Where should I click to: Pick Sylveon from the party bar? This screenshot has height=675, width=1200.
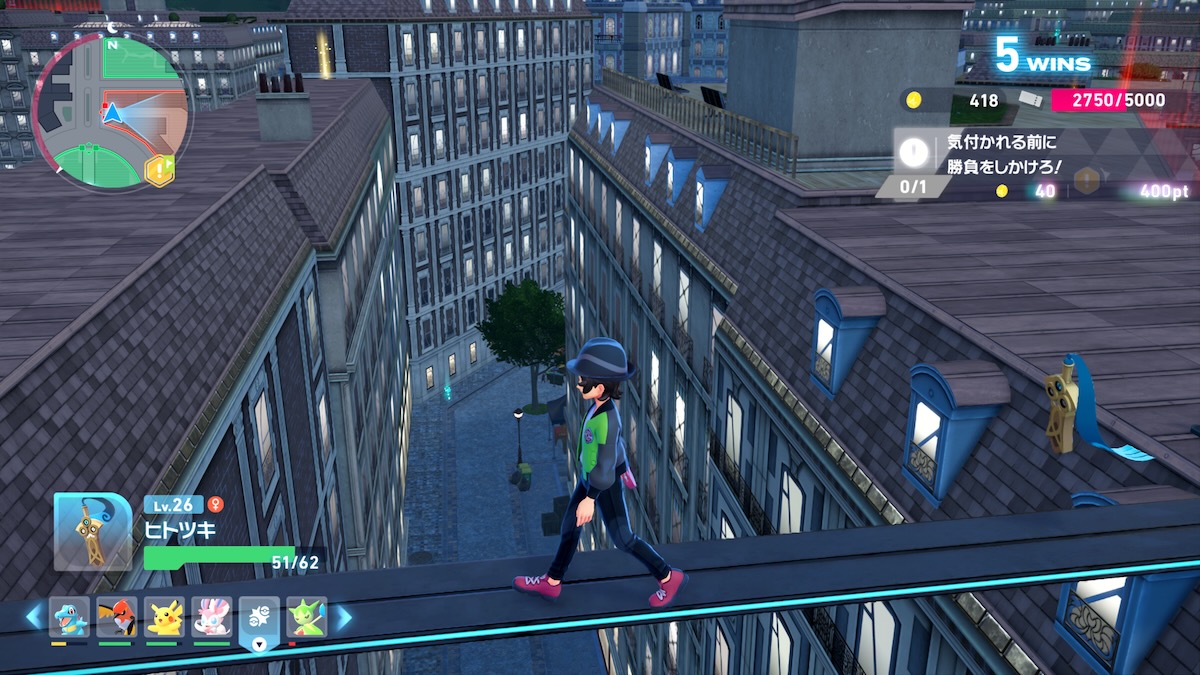coord(212,617)
